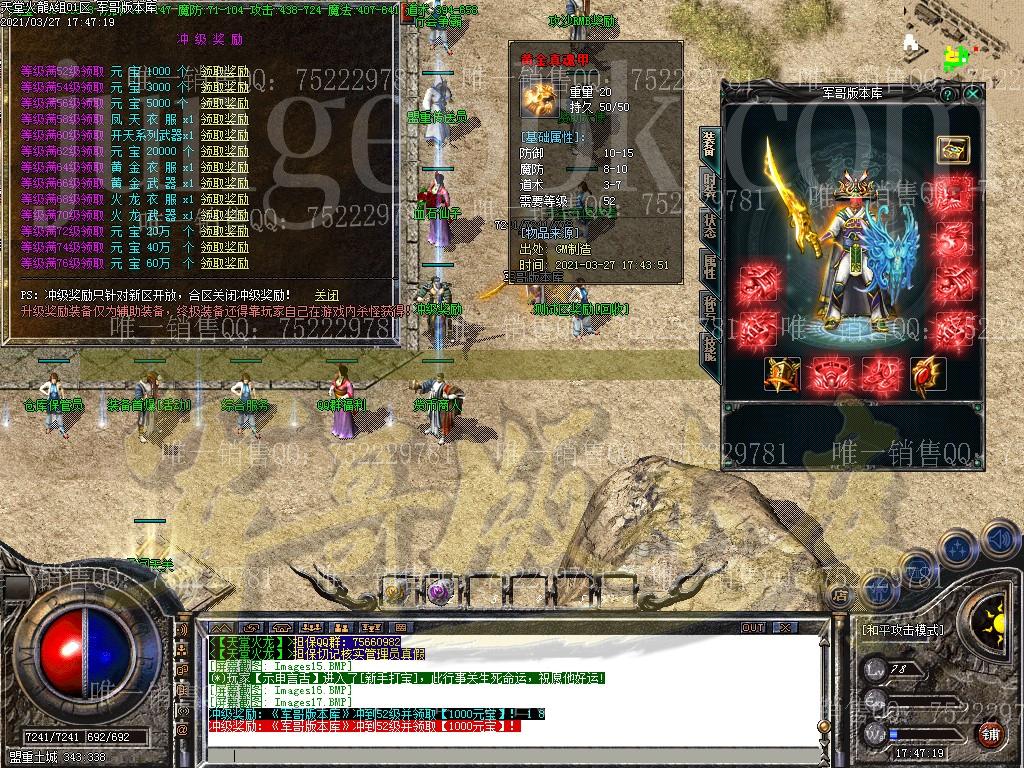Screen dimensions: 1024x768
Task: Close the character equipment panel
Action: [x=973, y=93]
